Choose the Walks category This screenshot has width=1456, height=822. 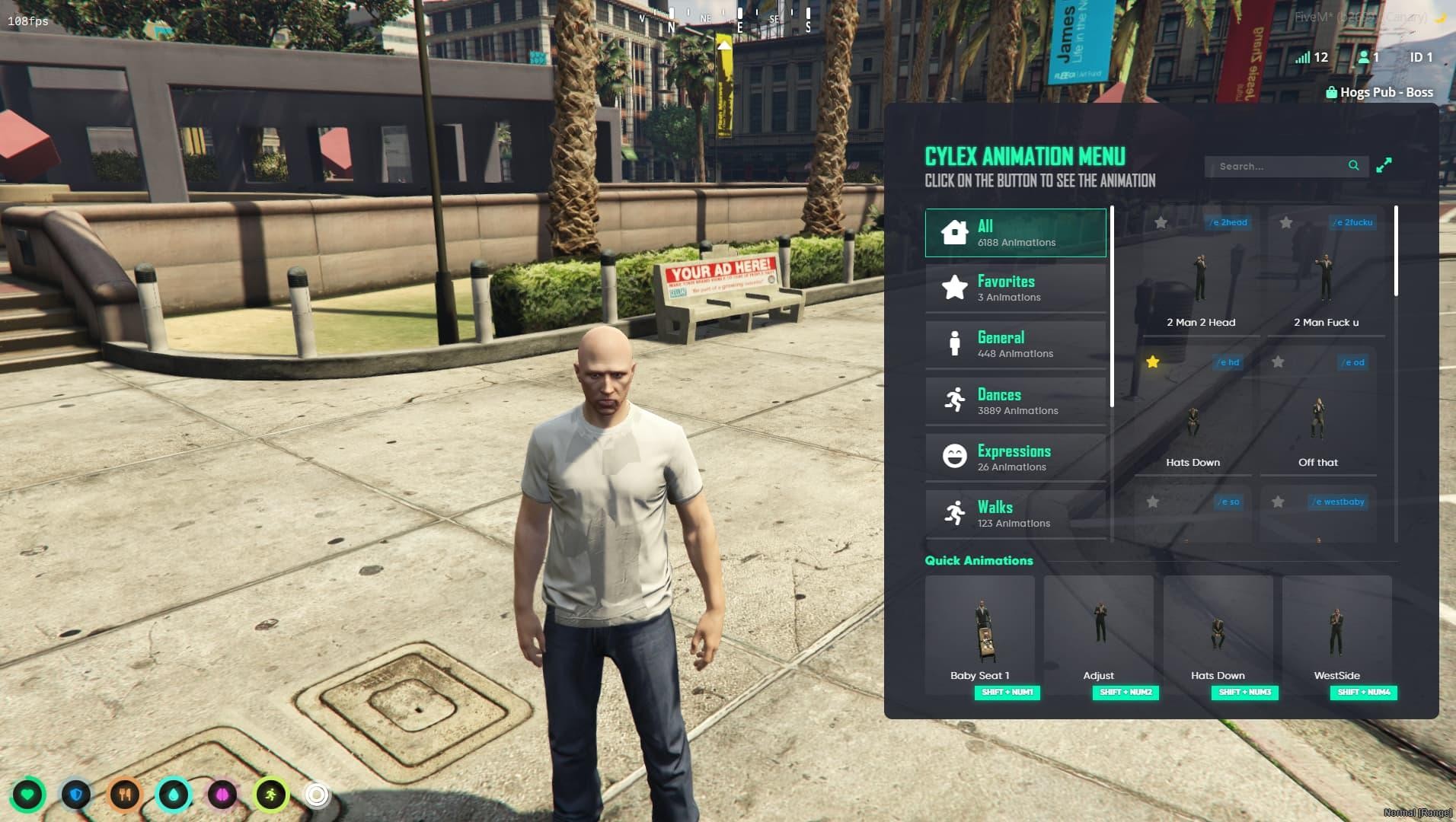[1015, 514]
